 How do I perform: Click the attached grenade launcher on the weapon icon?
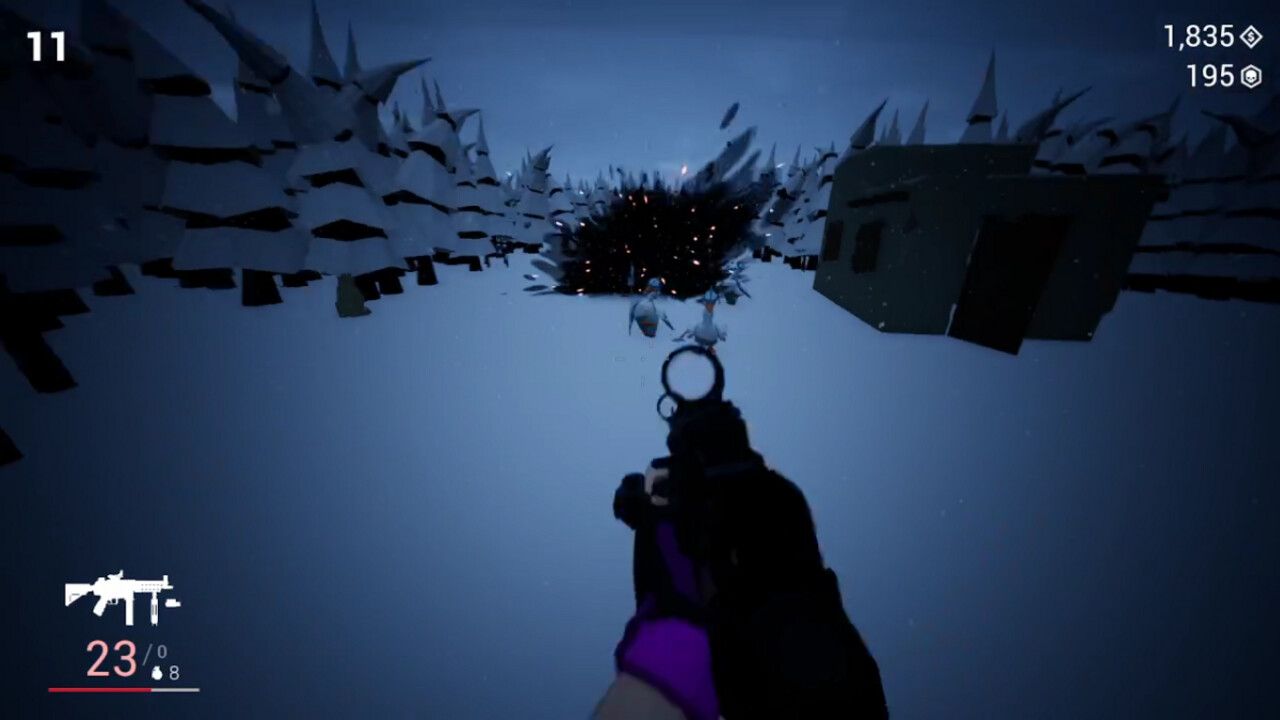[x=153, y=610]
